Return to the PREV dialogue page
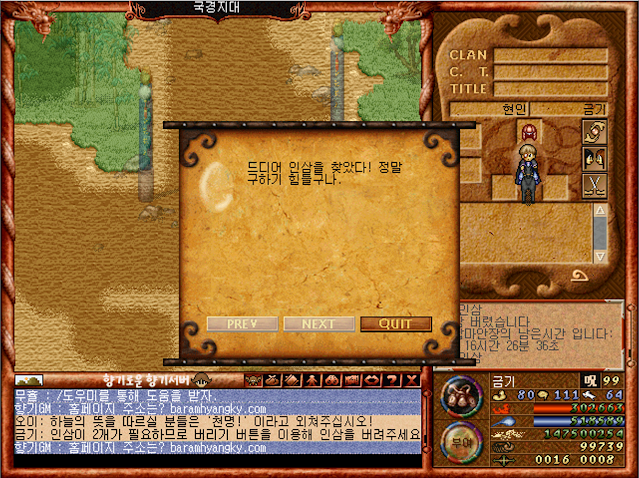Screen dimensions: 639x478 coord(243,324)
